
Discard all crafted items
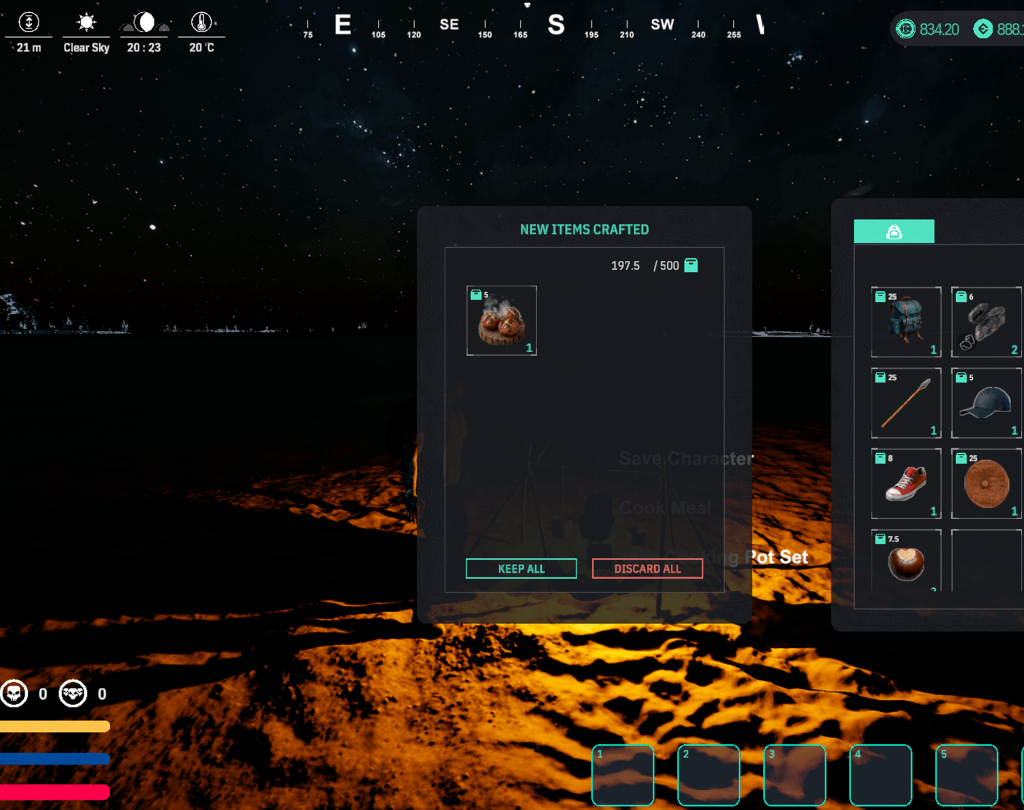647,568
